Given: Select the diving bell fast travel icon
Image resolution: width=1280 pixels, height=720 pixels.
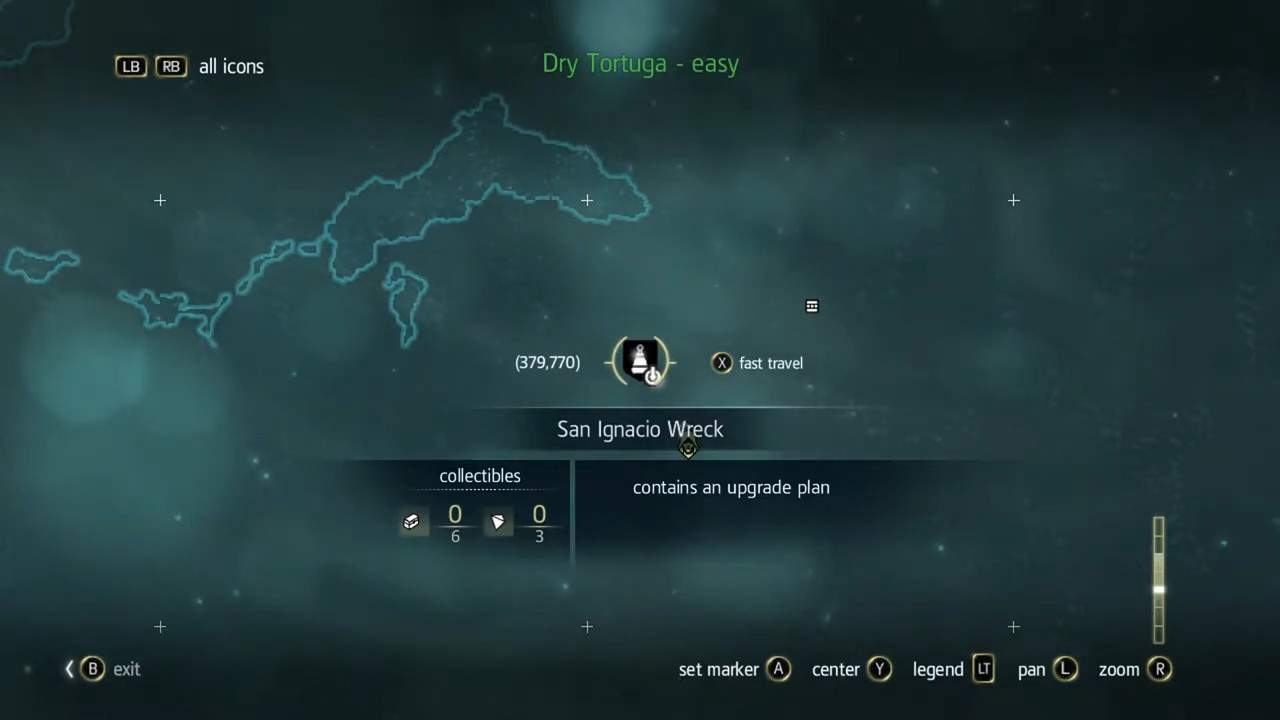Looking at the screenshot, I should coord(640,362).
